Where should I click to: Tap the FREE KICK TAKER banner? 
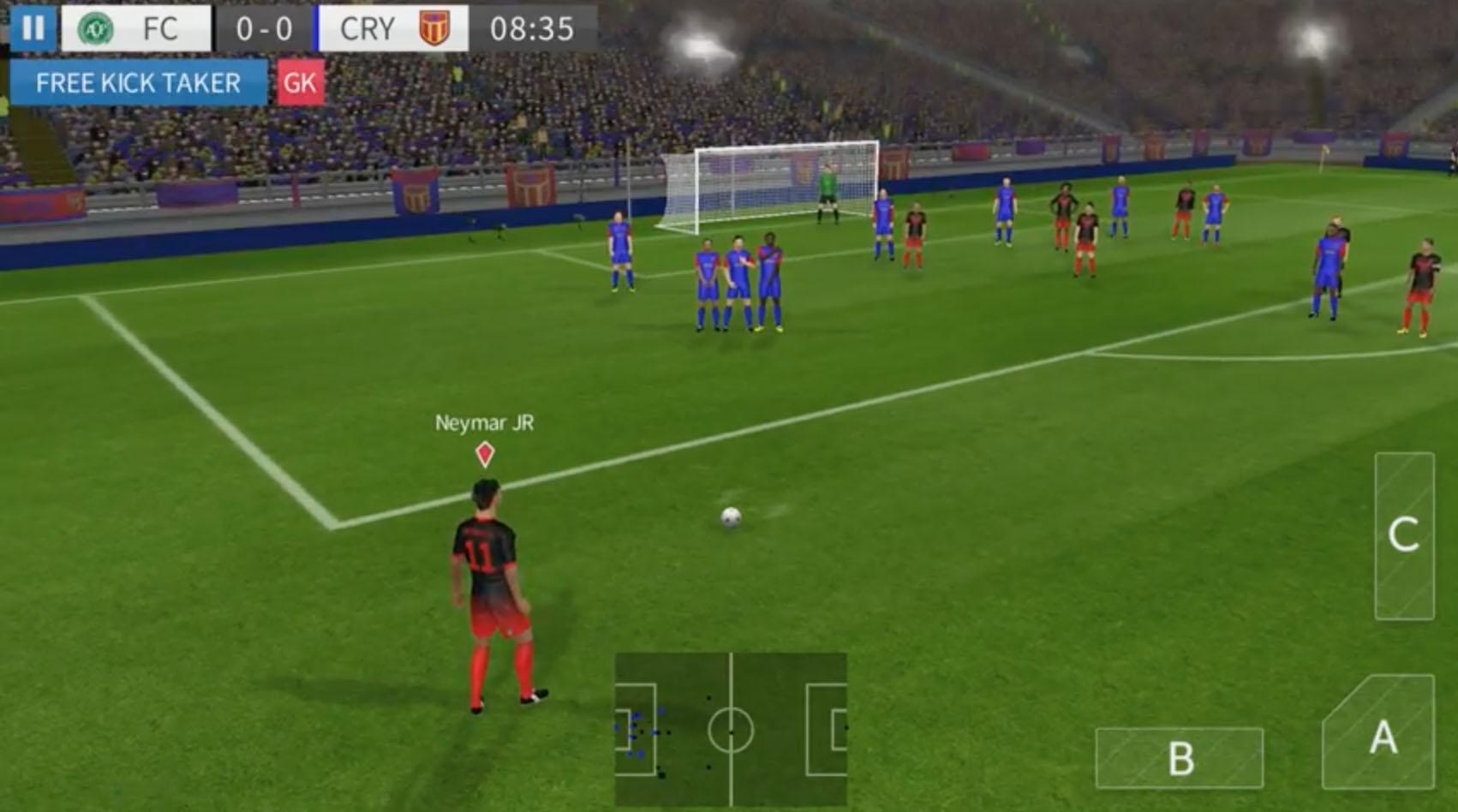coord(137,83)
